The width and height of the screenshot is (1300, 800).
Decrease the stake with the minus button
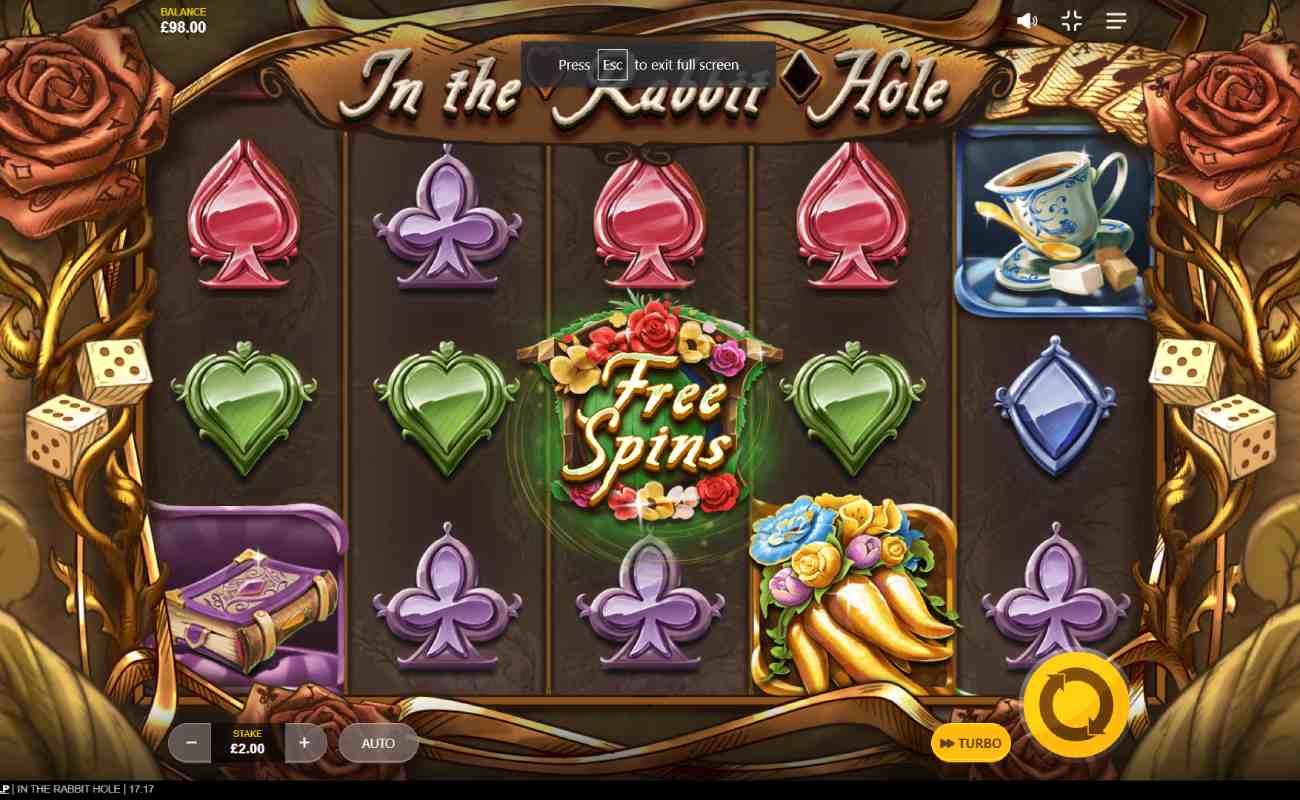point(190,743)
